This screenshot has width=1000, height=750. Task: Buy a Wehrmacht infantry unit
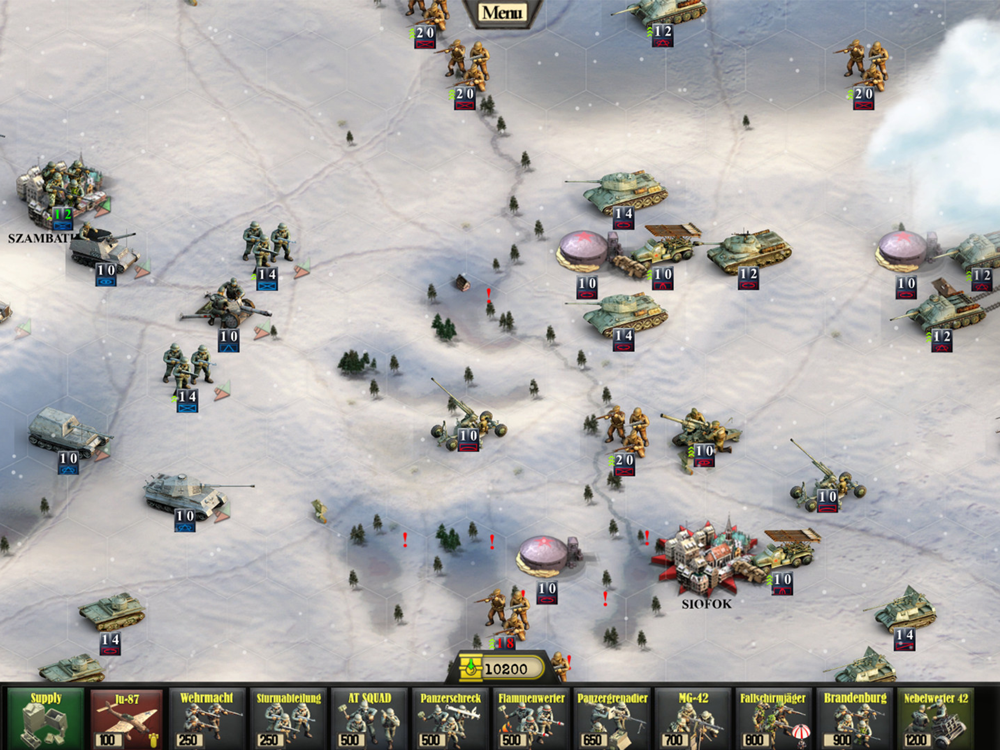tap(207, 718)
